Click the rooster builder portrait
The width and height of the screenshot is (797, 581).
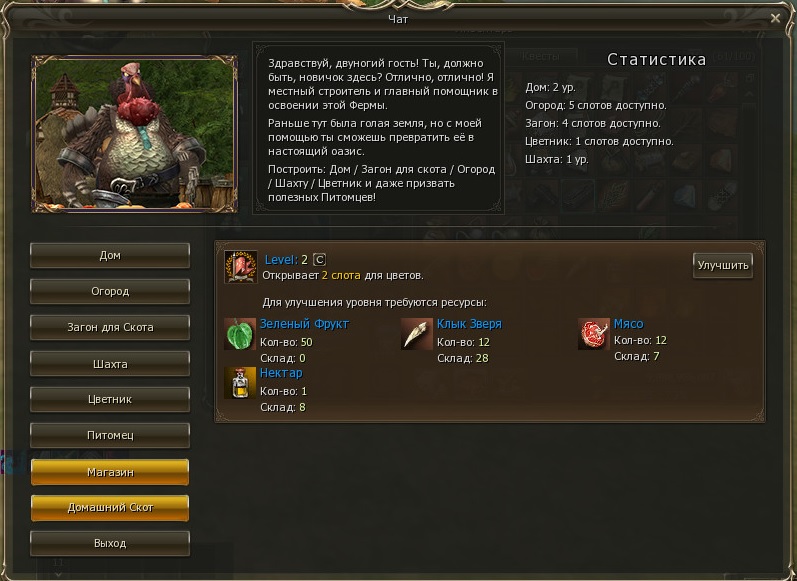point(135,132)
